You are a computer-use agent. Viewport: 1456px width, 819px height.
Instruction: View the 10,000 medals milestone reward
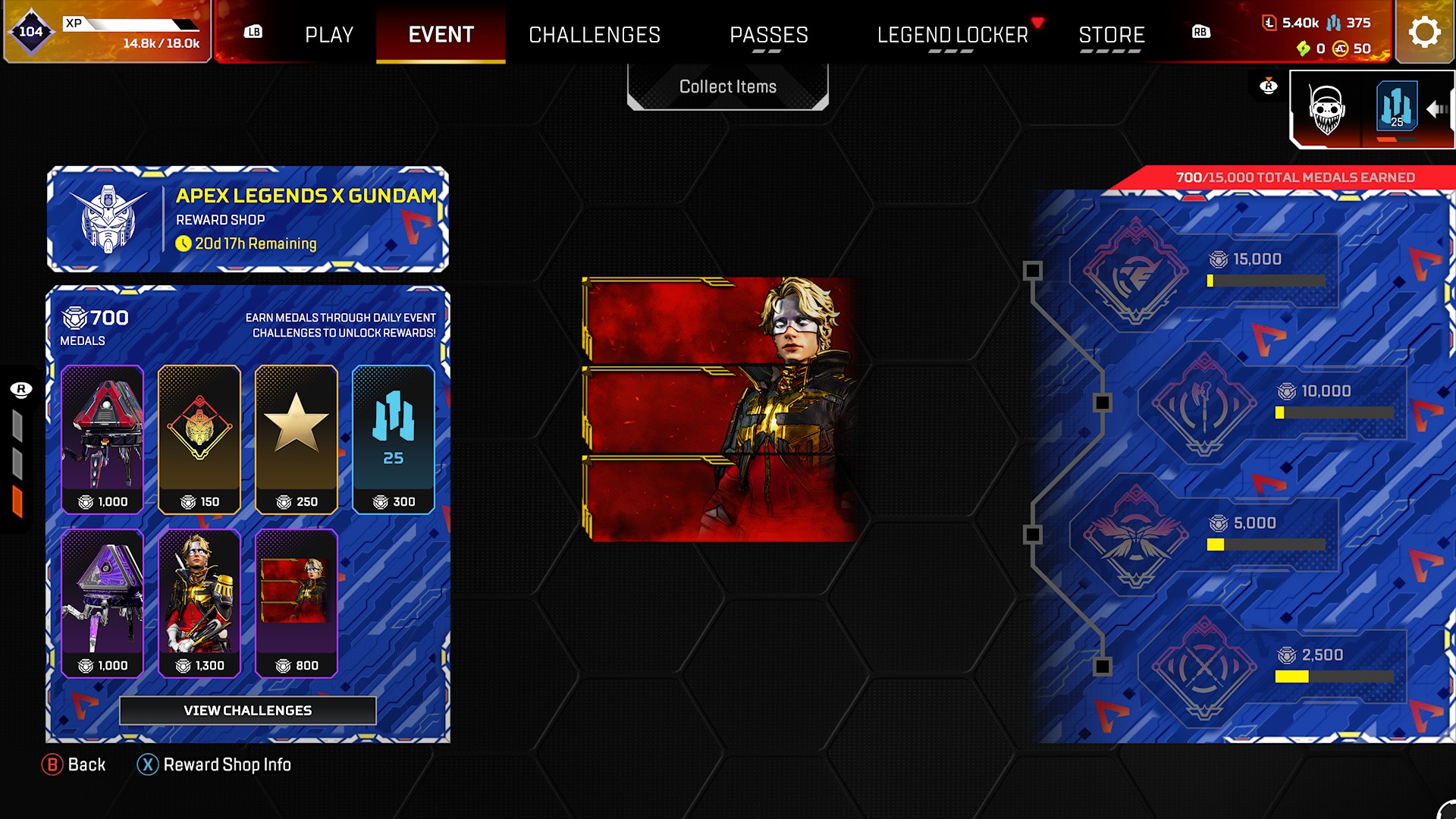(1203, 403)
